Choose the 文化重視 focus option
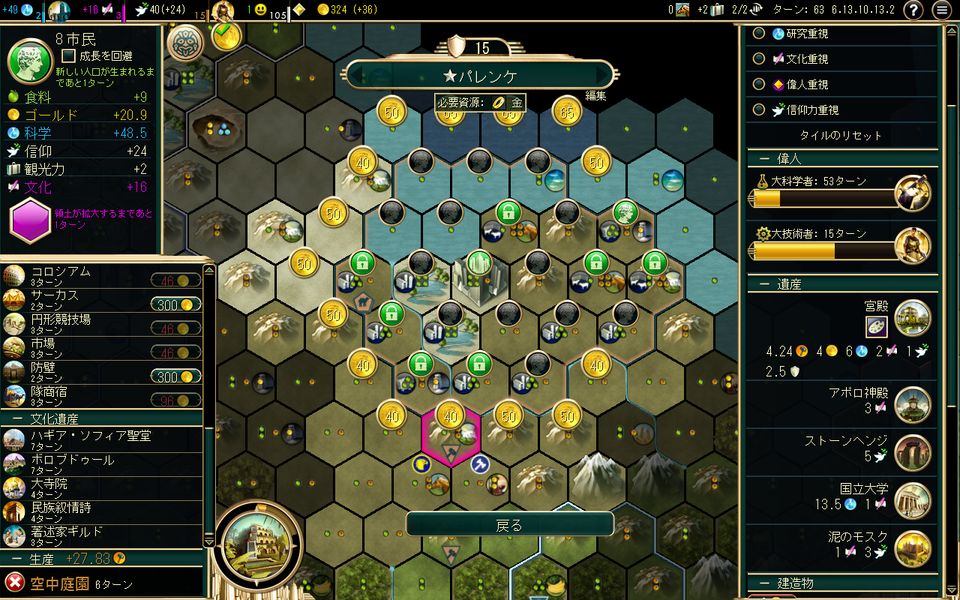 [759, 59]
